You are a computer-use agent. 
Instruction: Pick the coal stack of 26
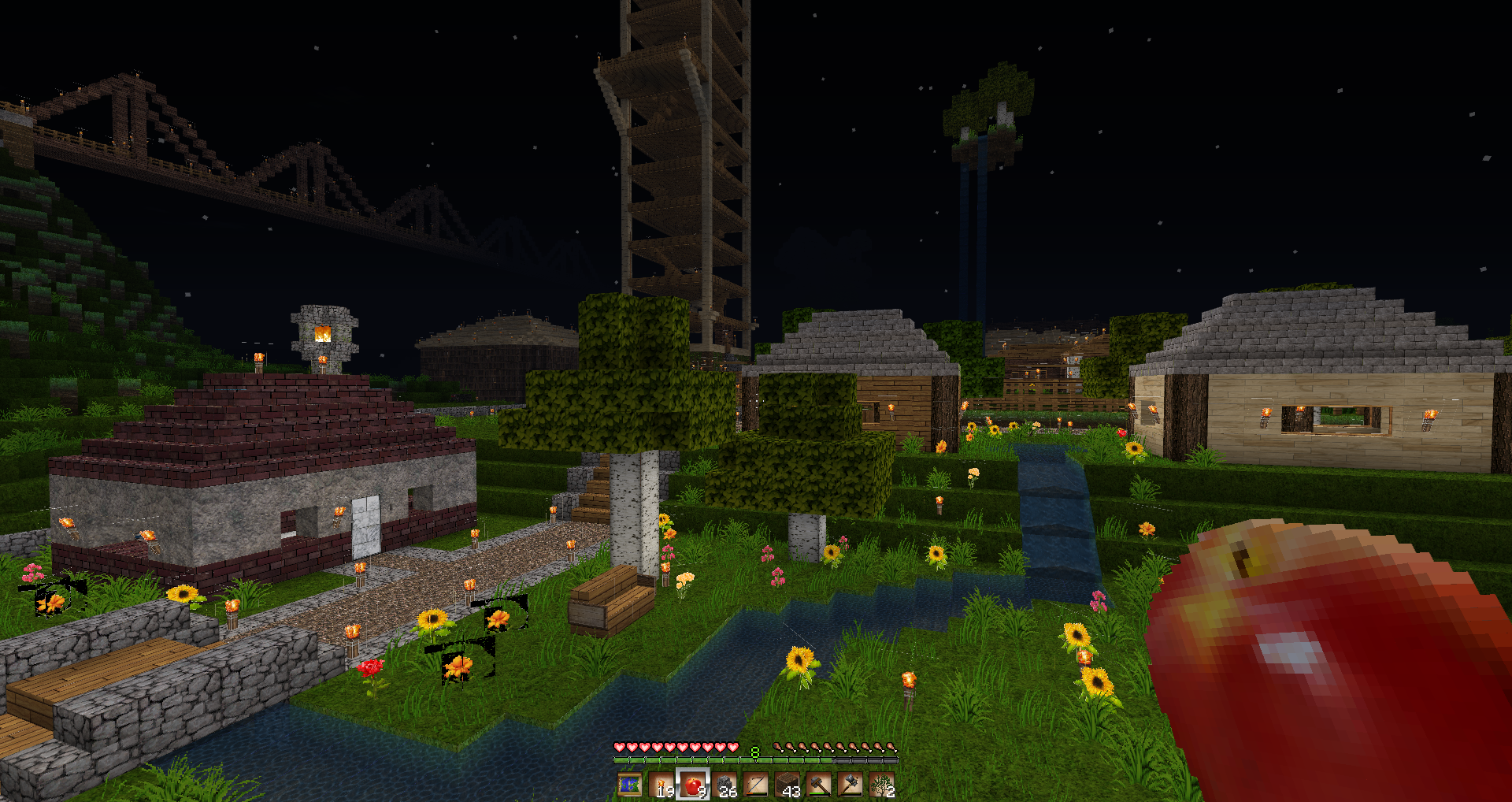[724, 785]
